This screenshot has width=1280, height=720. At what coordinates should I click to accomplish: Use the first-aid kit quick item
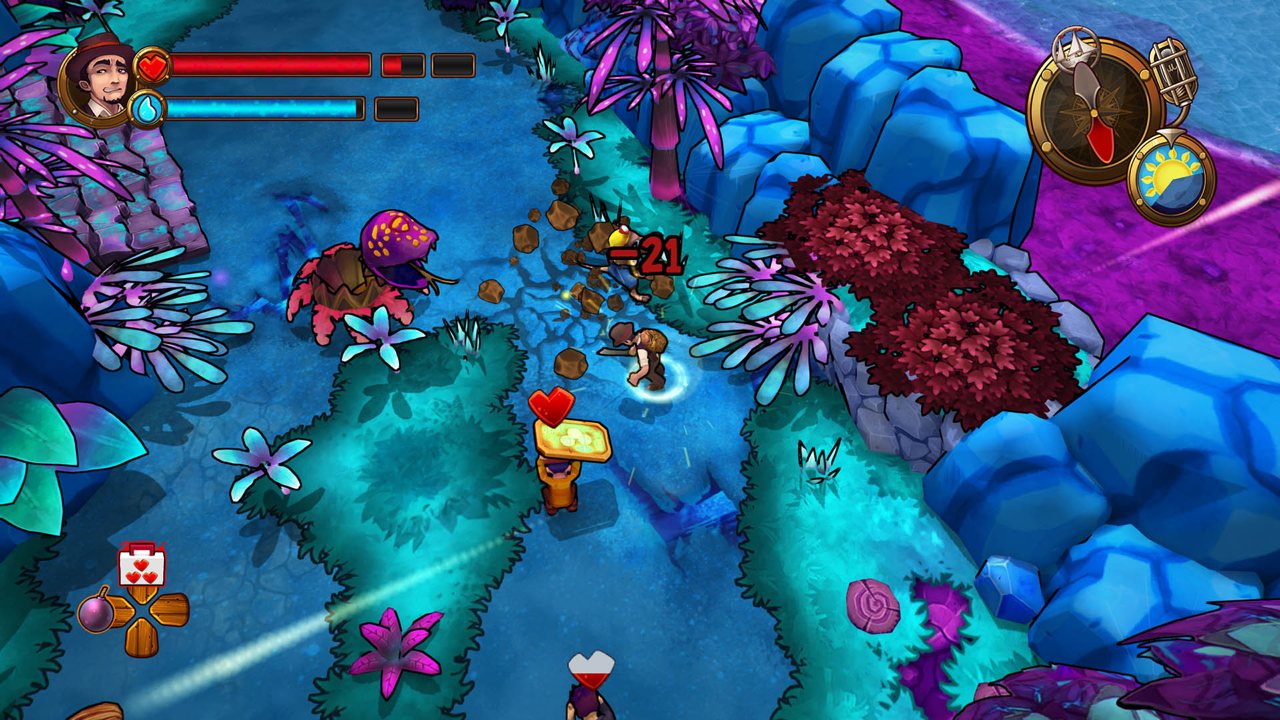click(141, 565)
